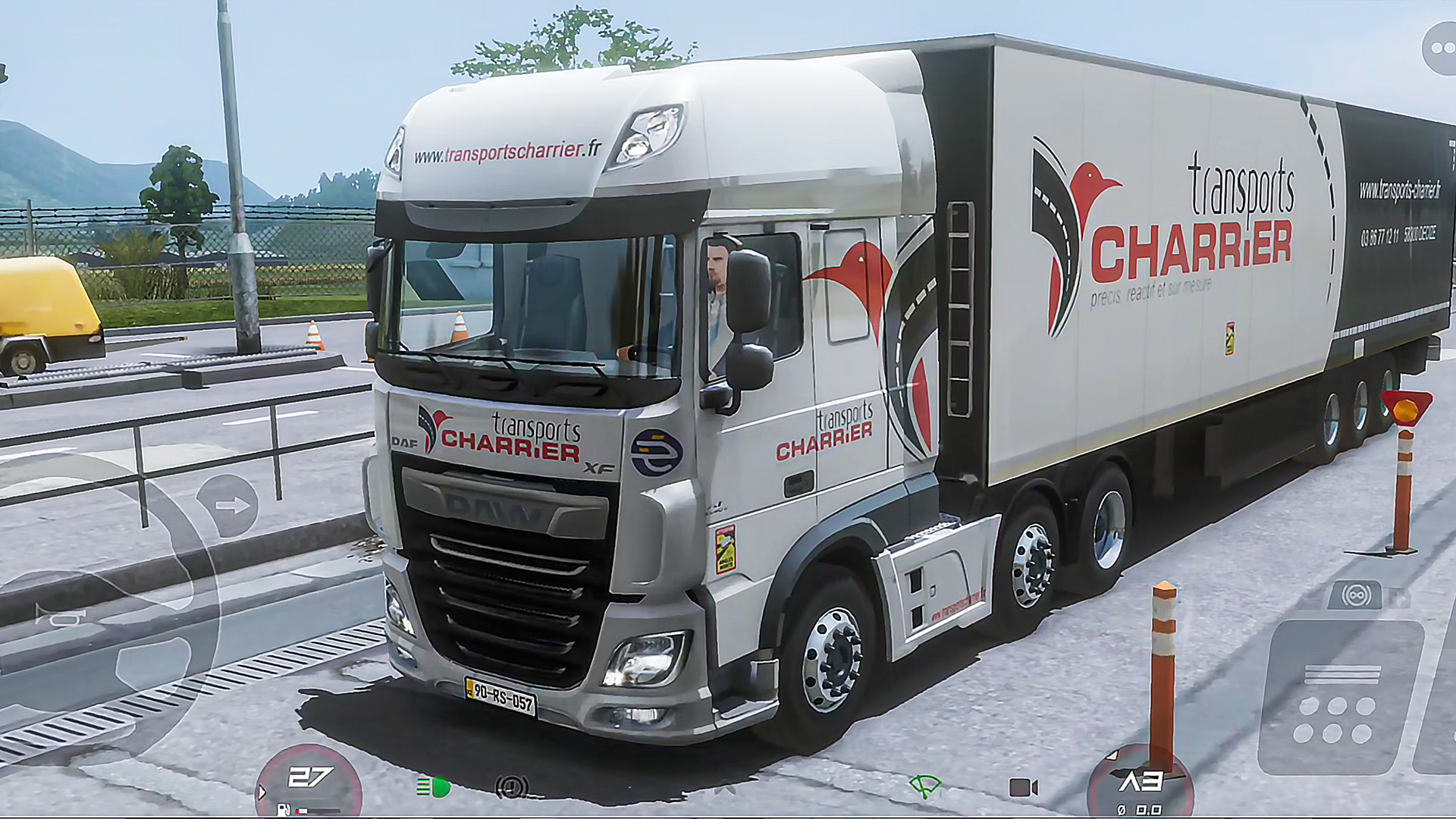Toggle the parking brake icon
This screenshot has width=1456, height=819.
[x=512, y=788]
